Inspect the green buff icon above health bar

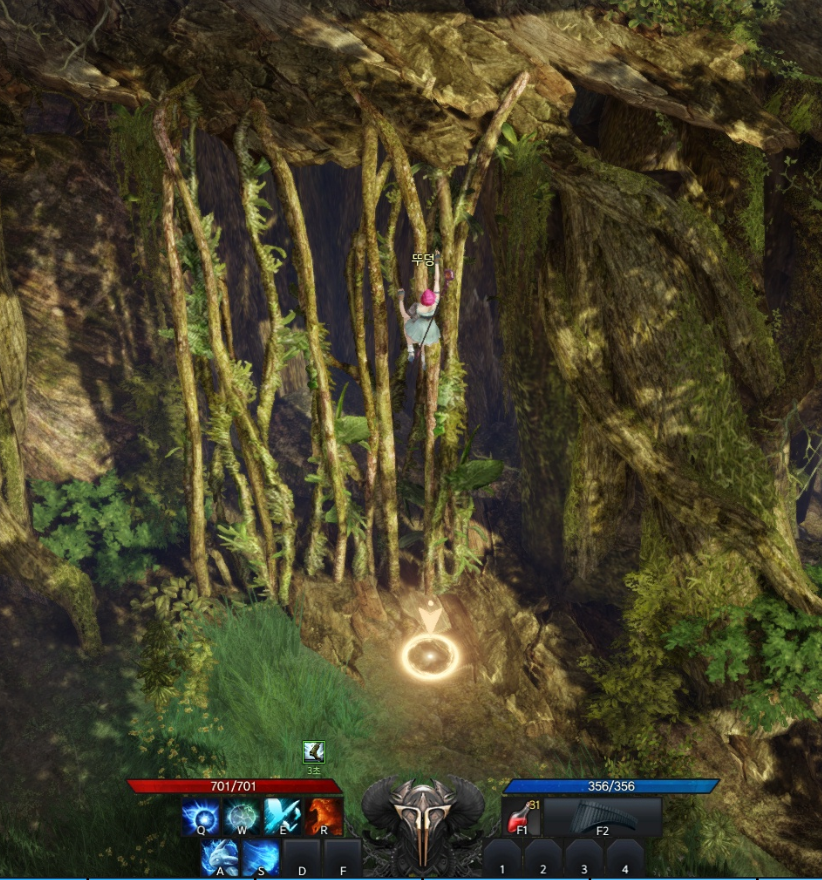click(x=314, y=752)
